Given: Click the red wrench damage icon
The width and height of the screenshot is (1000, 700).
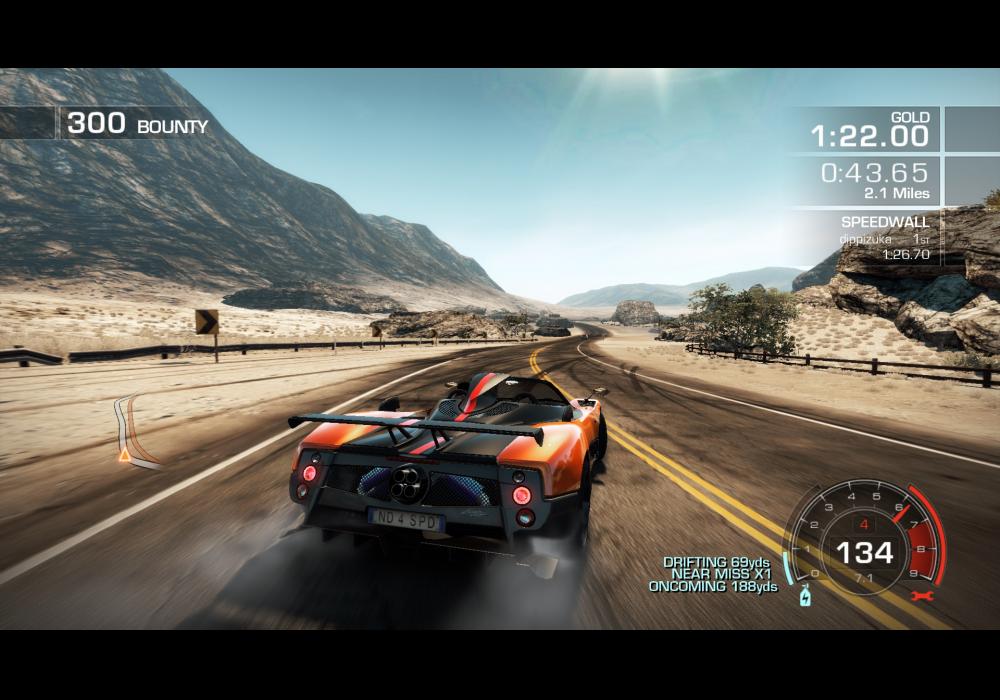Looking at the screenshot, I should tap(917, 596).
